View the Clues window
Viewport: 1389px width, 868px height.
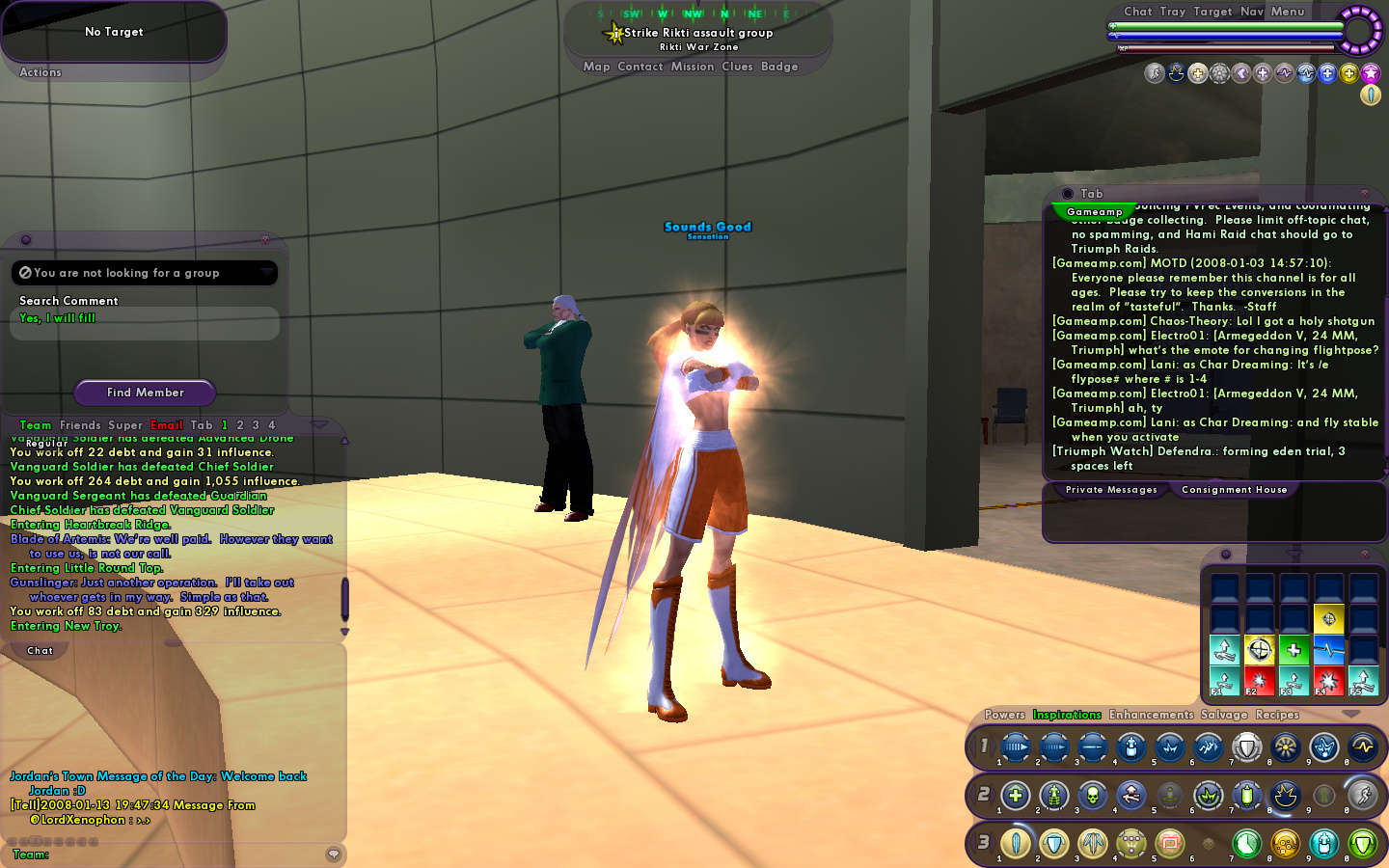tap(737, 67)
